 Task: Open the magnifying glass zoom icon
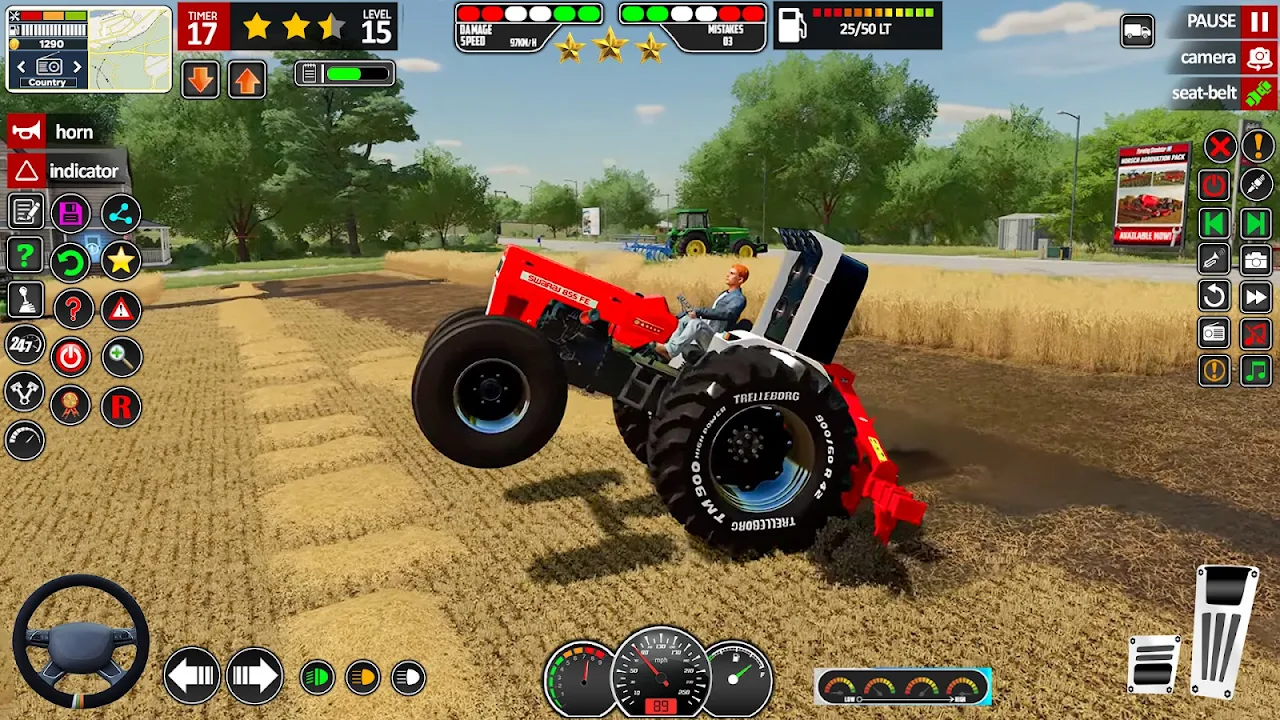(x=121, y=357)
